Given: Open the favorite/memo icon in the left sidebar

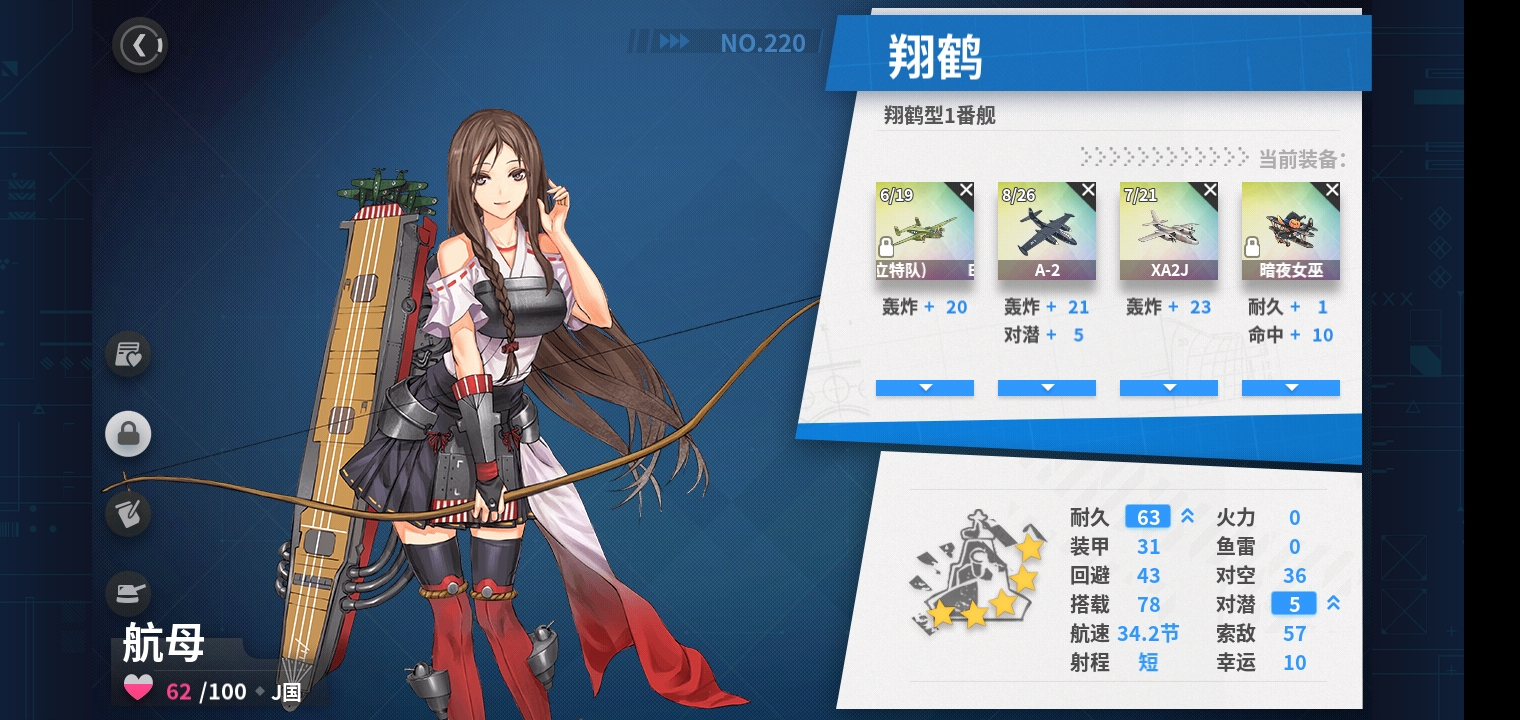Looking at the screenshot, I should coord(128,354).
